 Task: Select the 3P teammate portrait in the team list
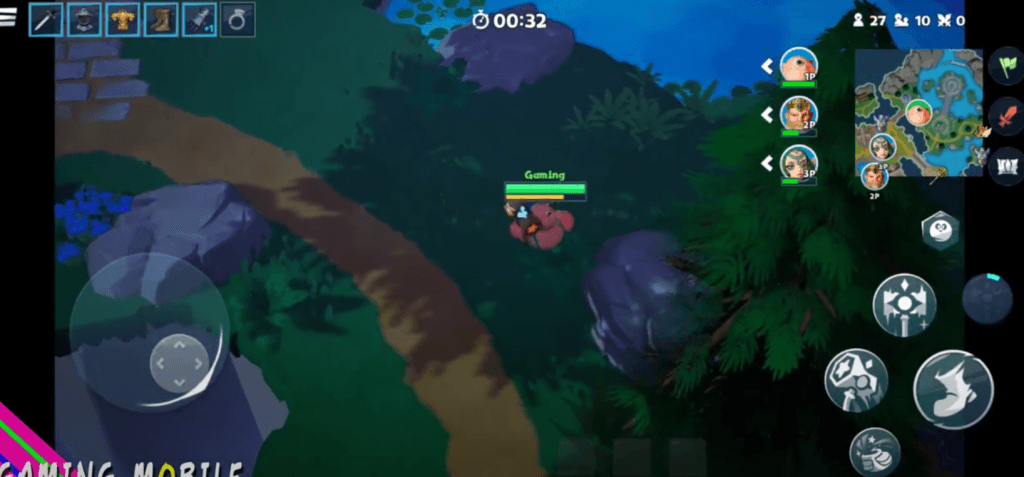click(x=798, y=163)
